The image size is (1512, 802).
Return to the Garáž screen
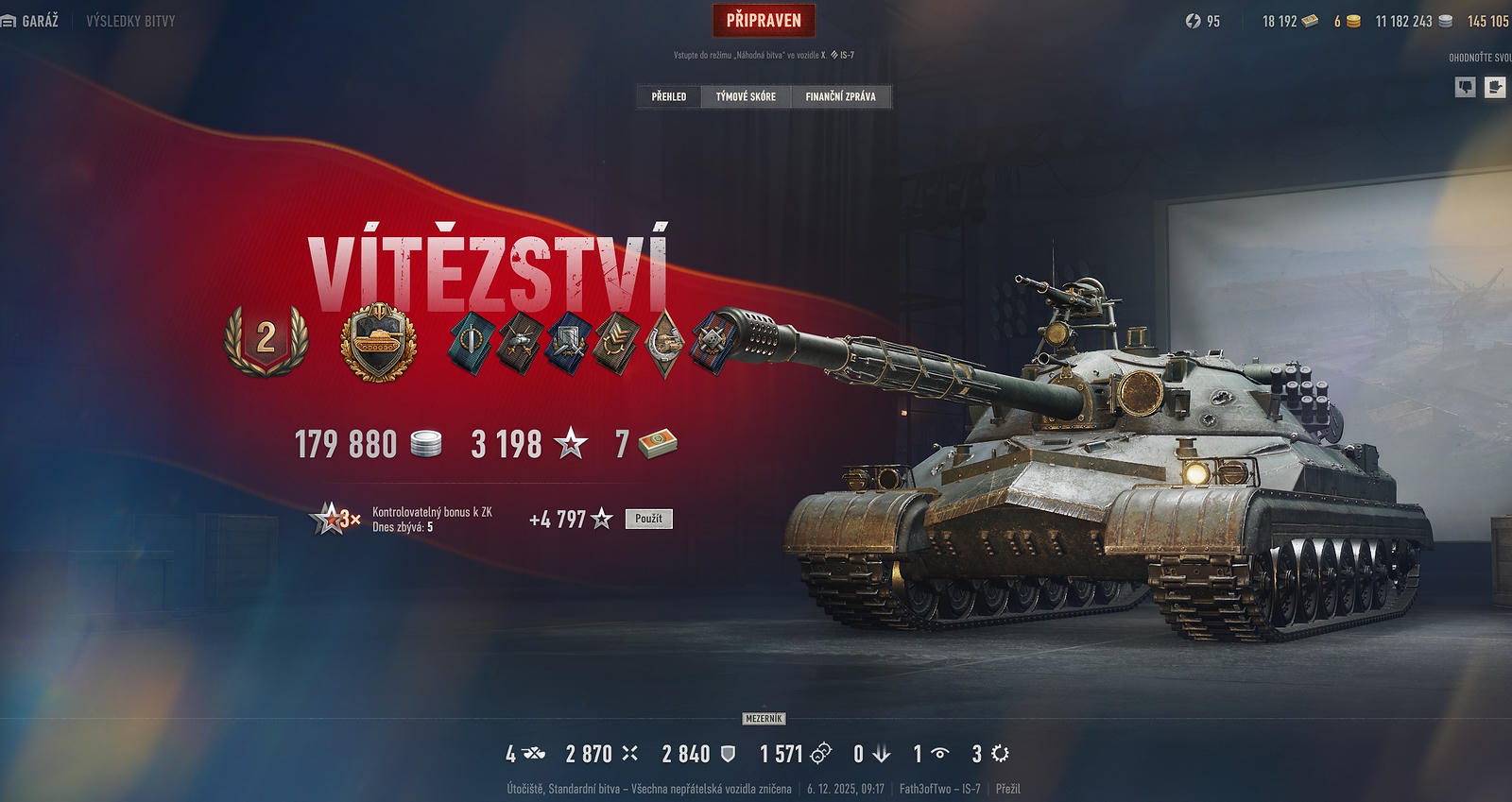point(30,21)
